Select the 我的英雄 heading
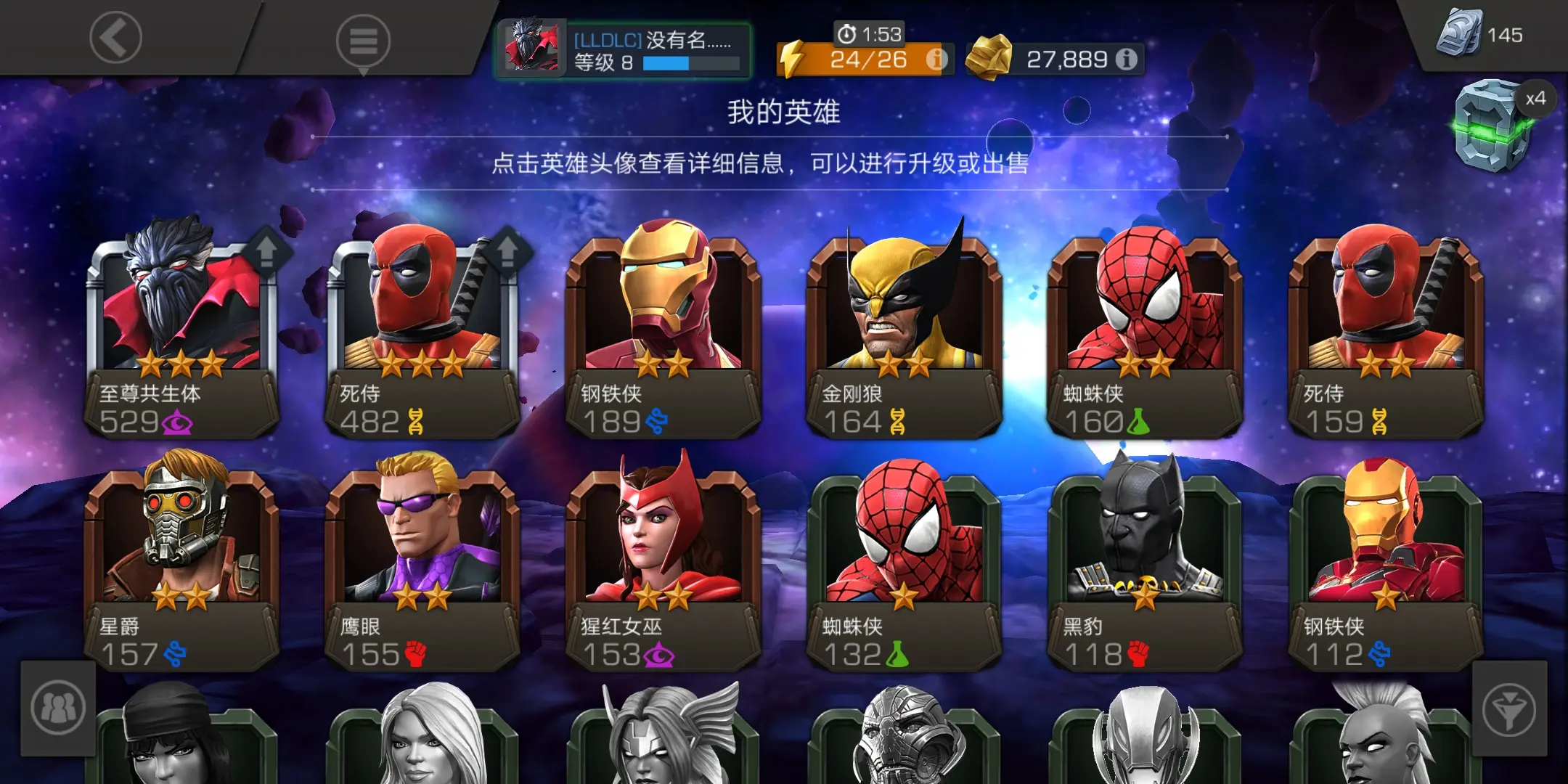This screenshot has width=1568, height=784. (x=784, y=113)
